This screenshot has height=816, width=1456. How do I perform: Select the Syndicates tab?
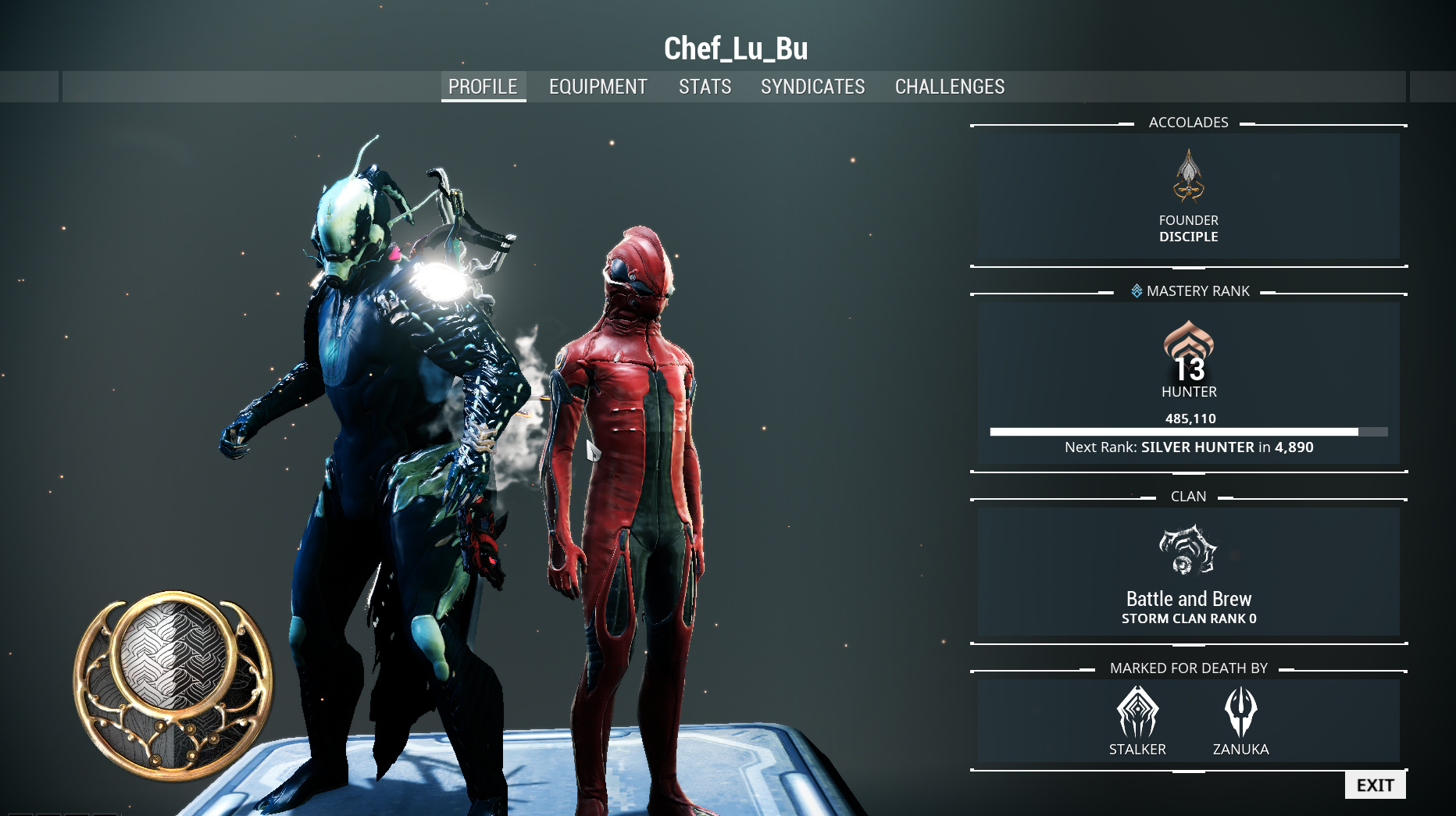pos(812,87)
